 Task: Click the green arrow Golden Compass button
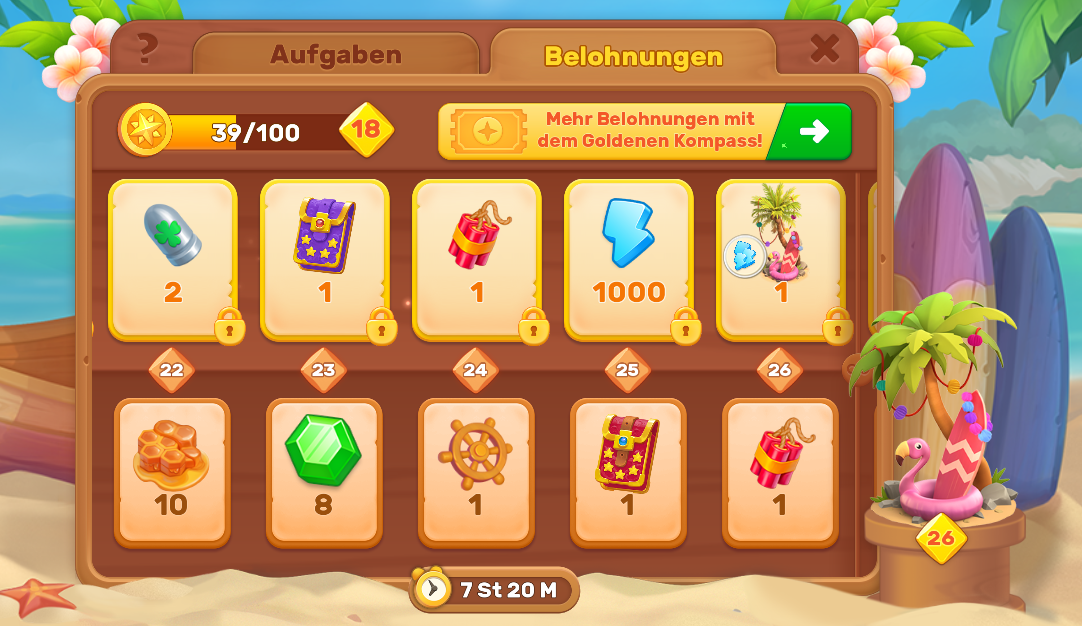(813, 131)
